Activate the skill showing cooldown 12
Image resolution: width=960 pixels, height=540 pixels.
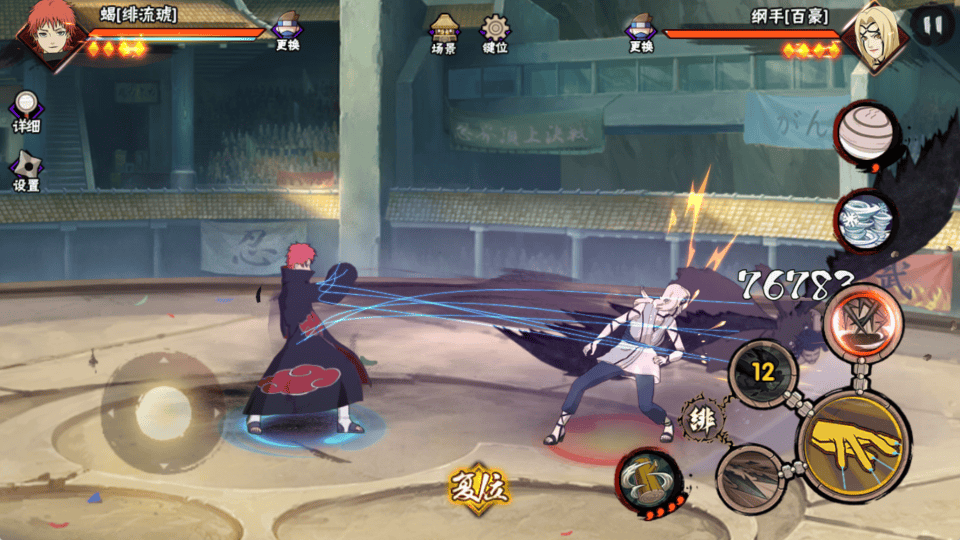(x=763, y=374)
